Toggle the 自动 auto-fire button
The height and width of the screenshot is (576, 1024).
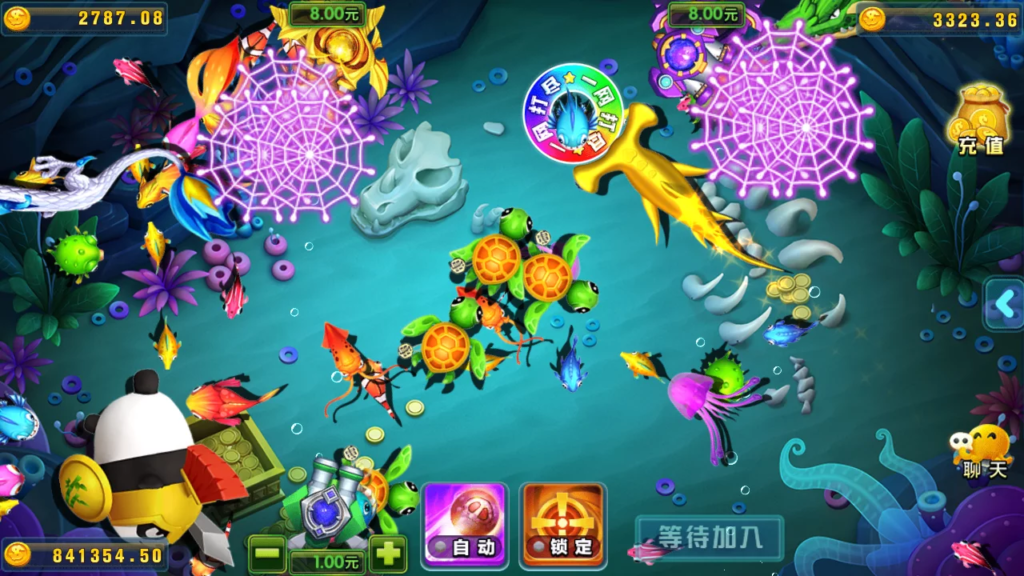(465, 521)
